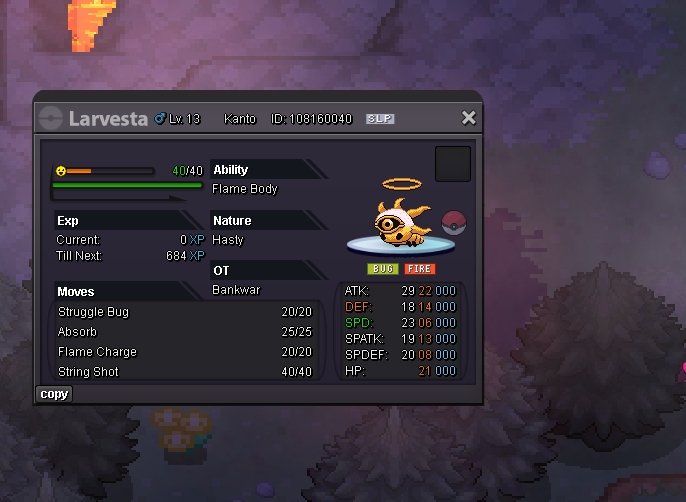Click the Poké Ball icon beside Larvesta

coord(453,222)
